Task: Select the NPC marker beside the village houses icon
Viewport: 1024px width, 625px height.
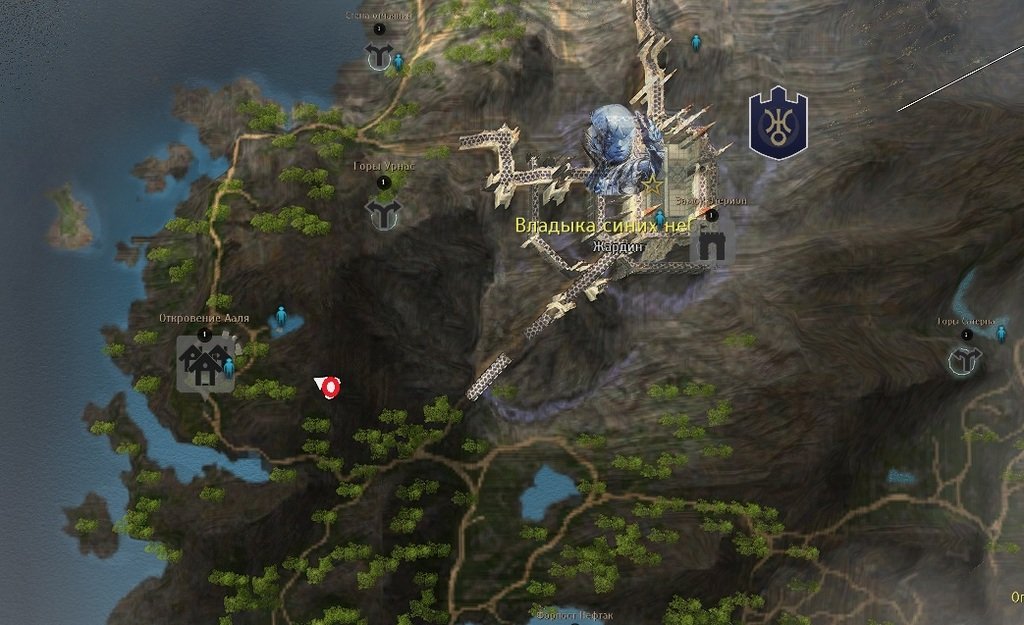Action: [x=229, y=367]
